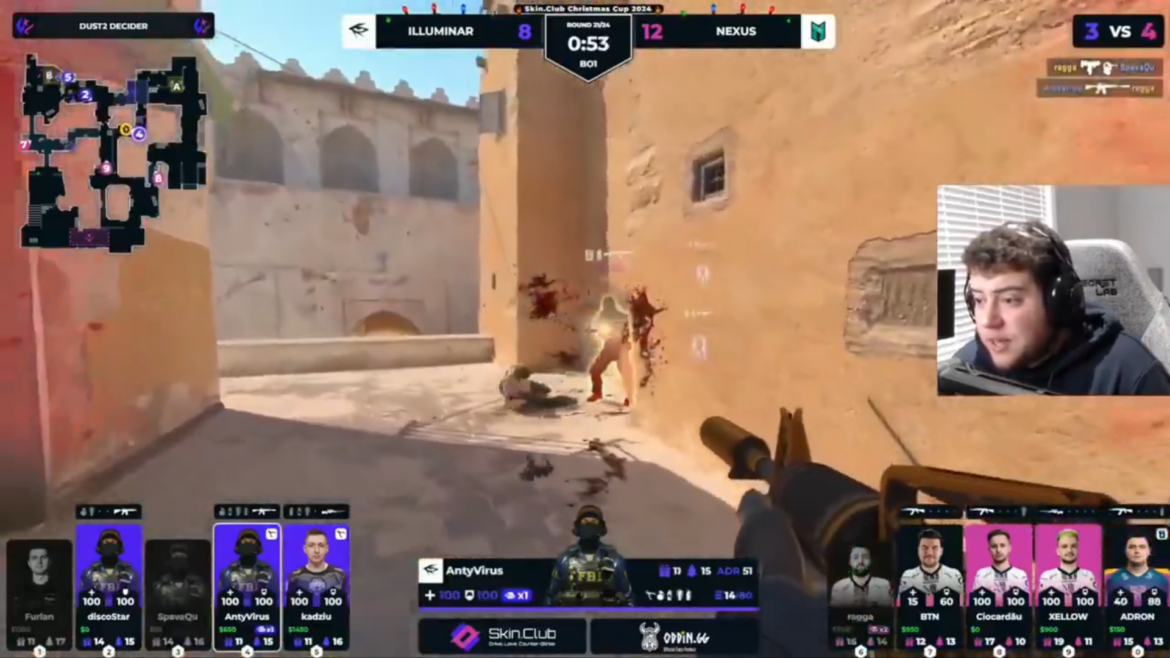Click the player webcam overlay
The height and width of the screenshot is (658, 1170).
1052,290
